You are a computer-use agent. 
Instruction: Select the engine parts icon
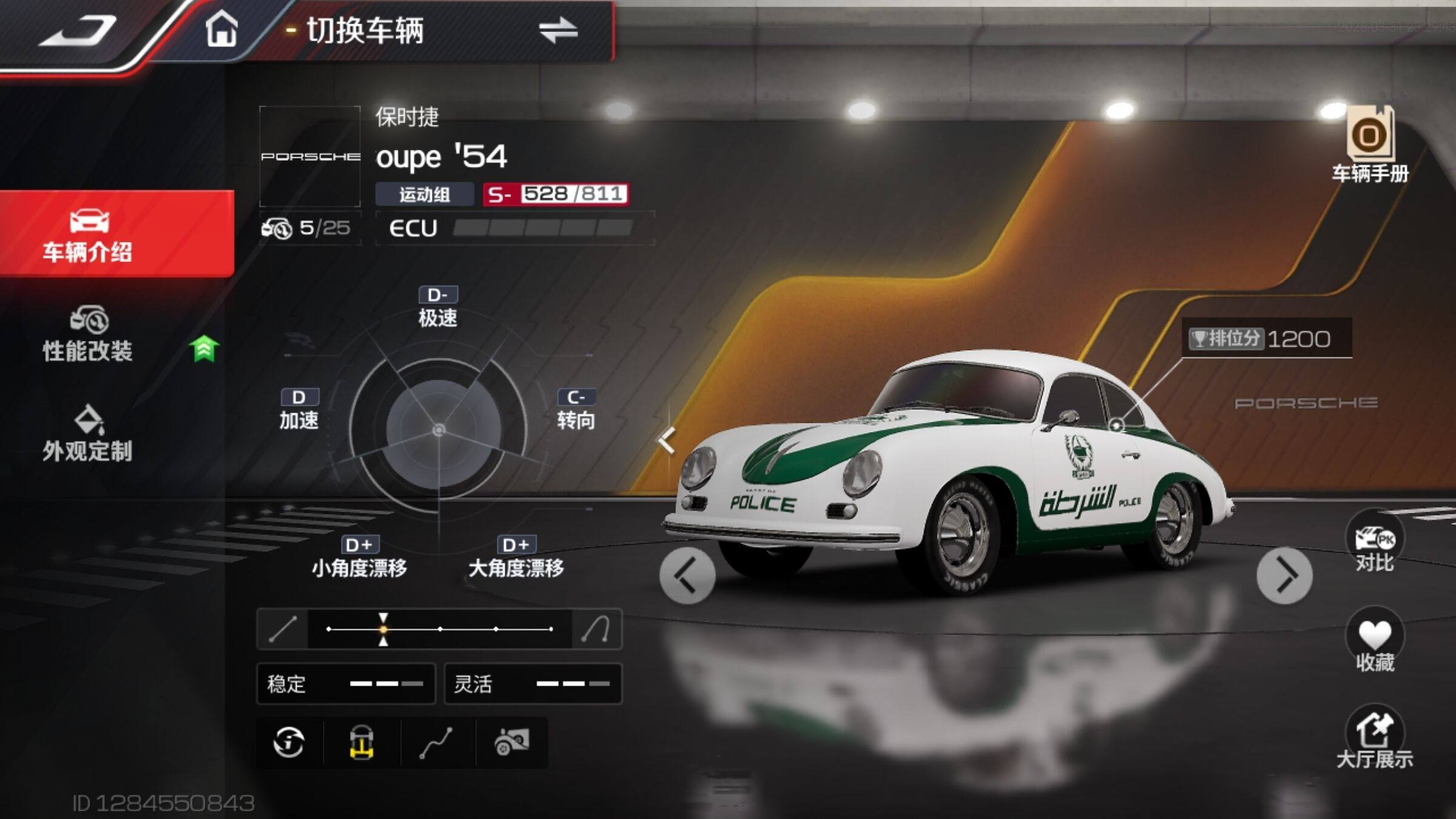[x=512, y=743]
